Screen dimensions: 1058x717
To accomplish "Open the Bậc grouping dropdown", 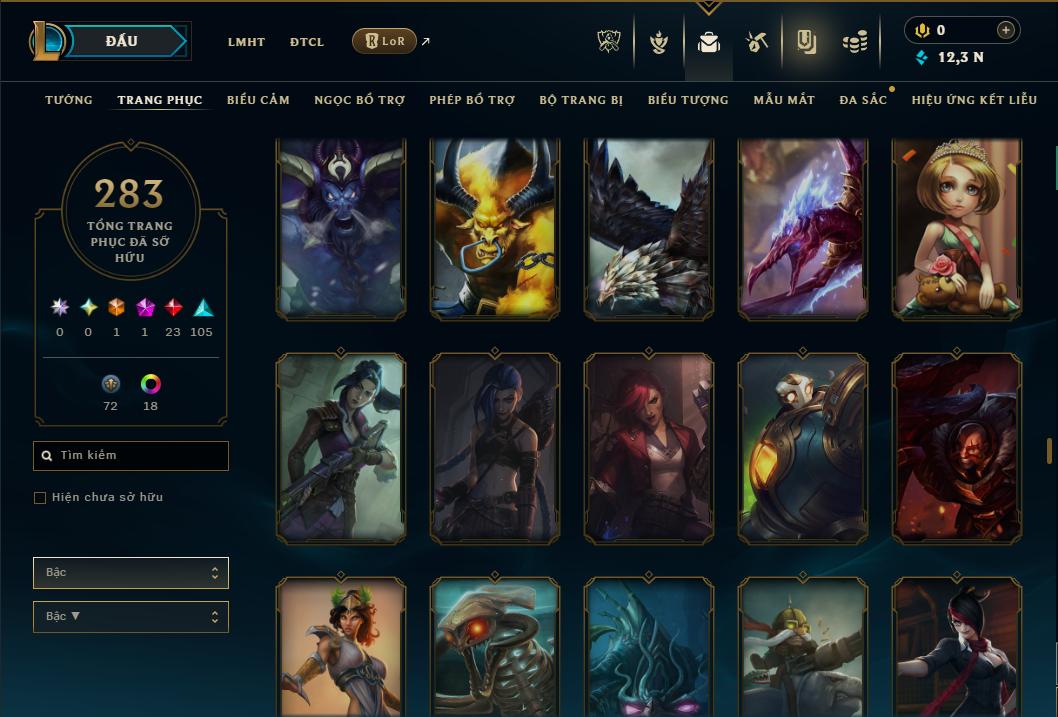I will coord(131,573).
